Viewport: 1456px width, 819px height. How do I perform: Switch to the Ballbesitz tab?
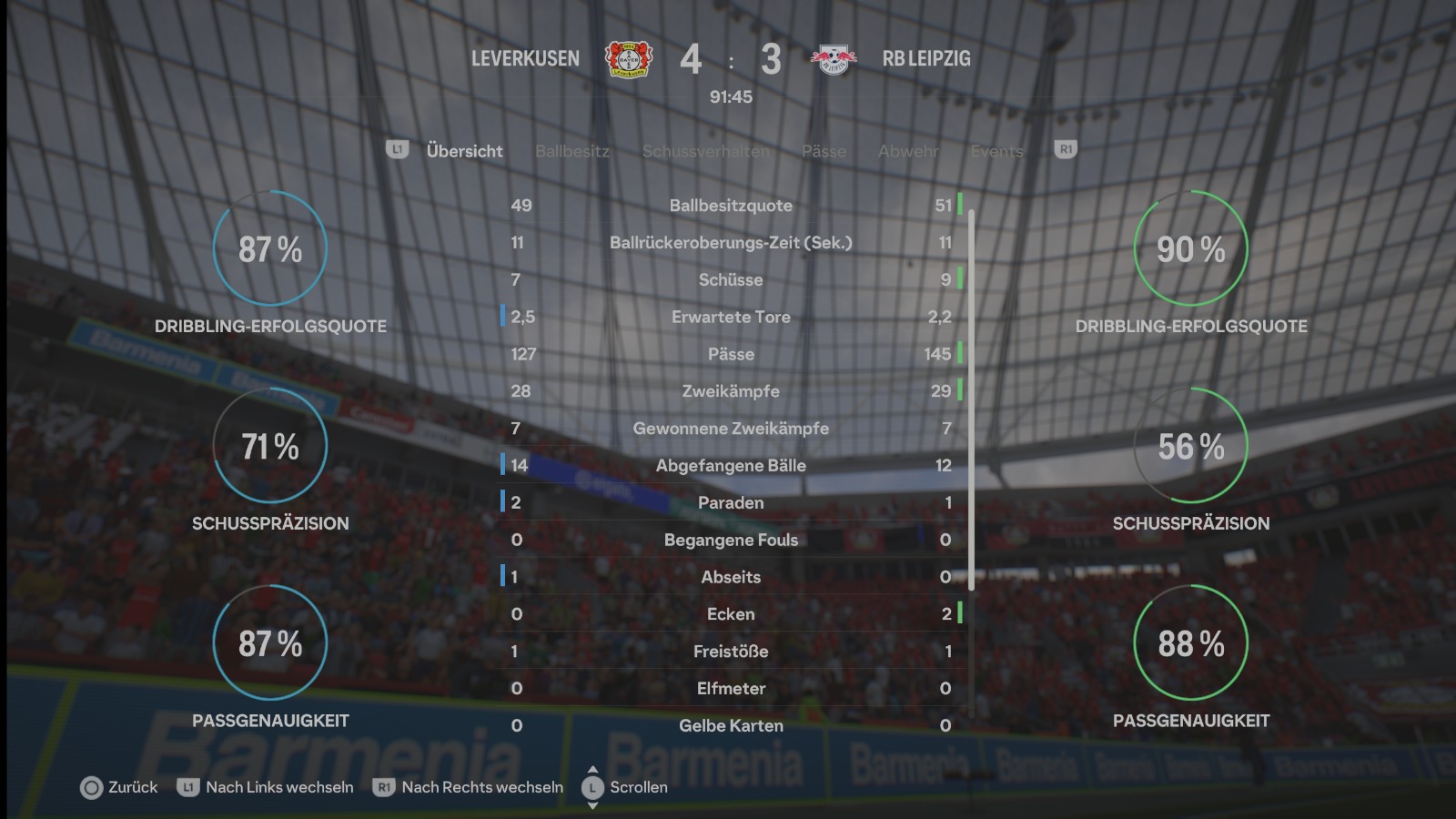(x=571, y=151)
